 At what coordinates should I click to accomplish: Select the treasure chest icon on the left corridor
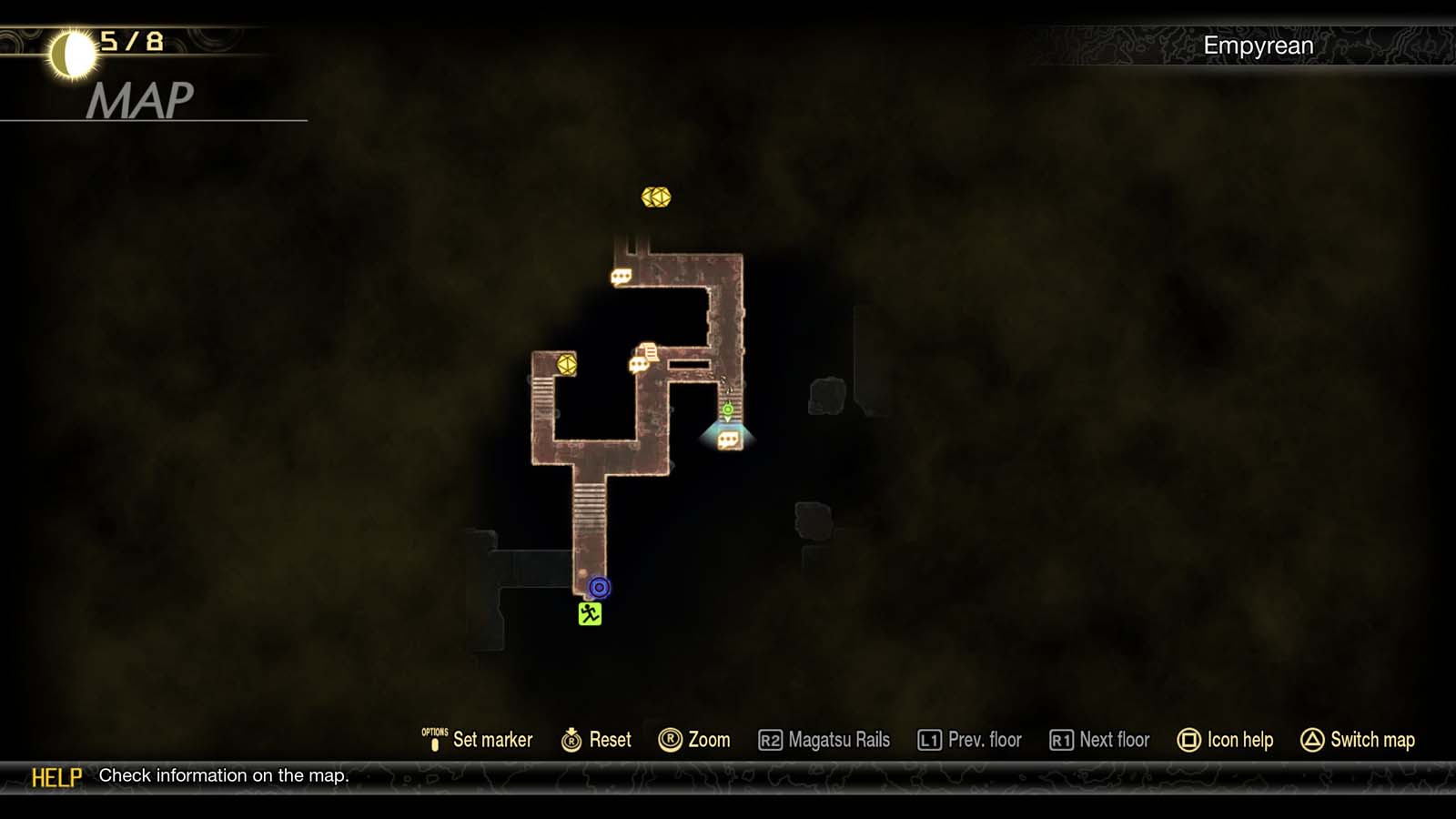(566, 363)
